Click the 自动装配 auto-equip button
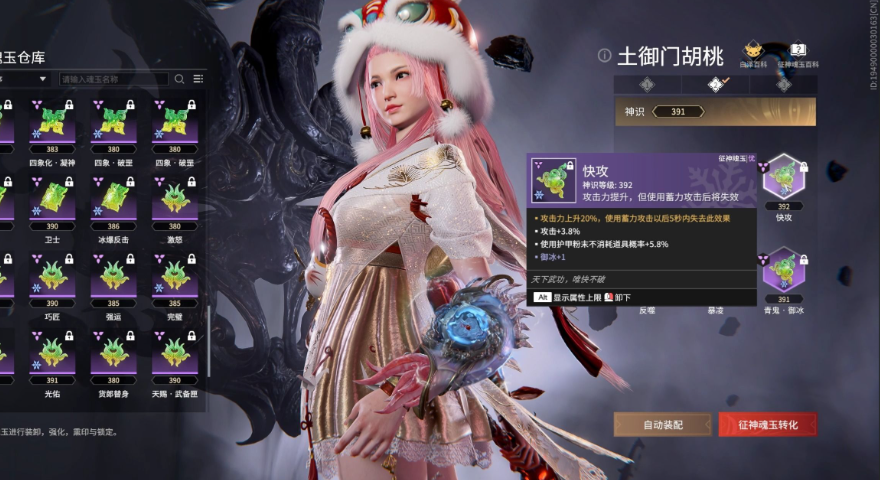The width and height of the screenshot is (880, 480). [x=662, y=424]
